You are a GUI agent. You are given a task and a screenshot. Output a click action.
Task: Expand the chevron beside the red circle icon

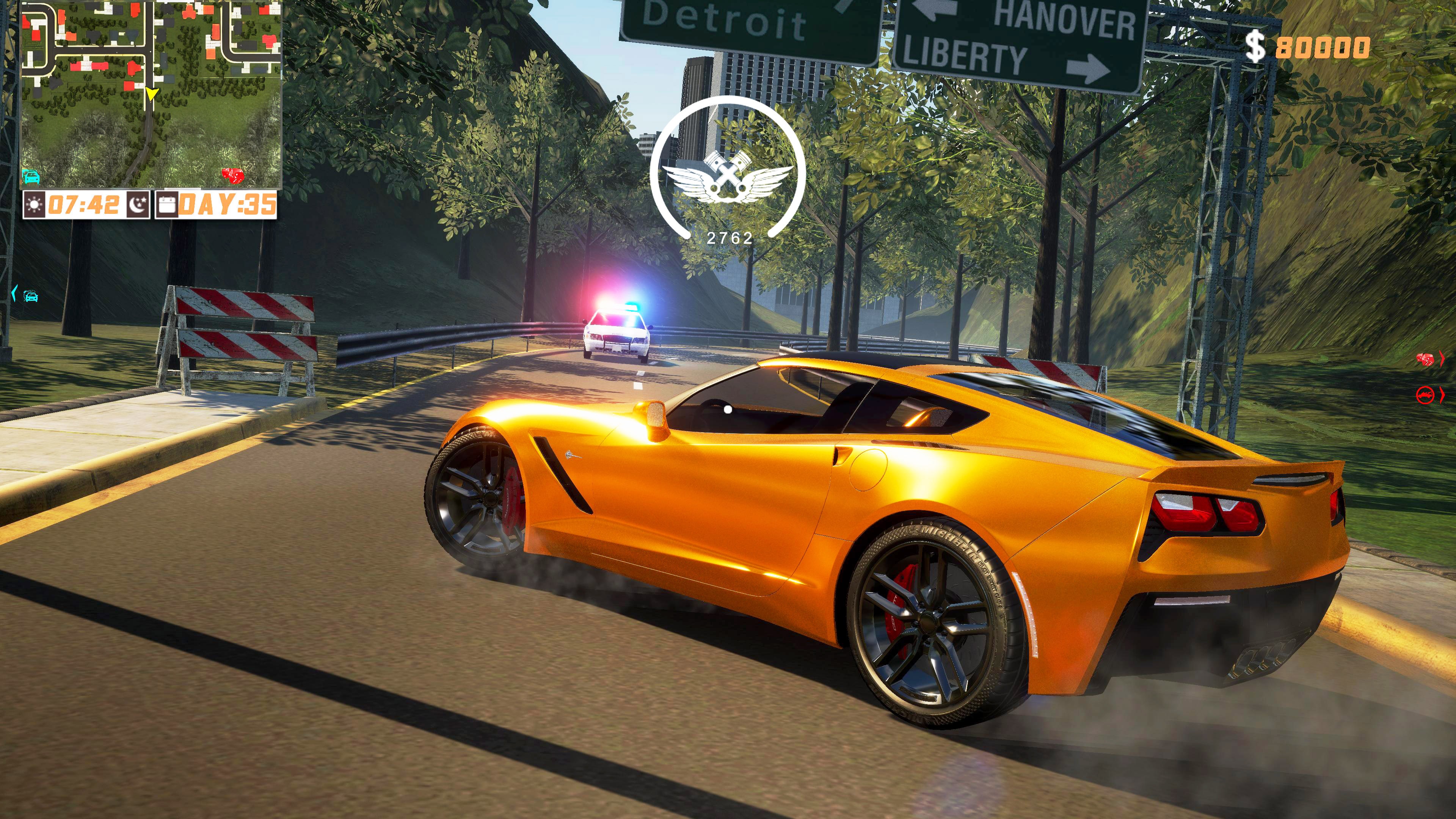pyautogui.click(x=1441, y=395)
